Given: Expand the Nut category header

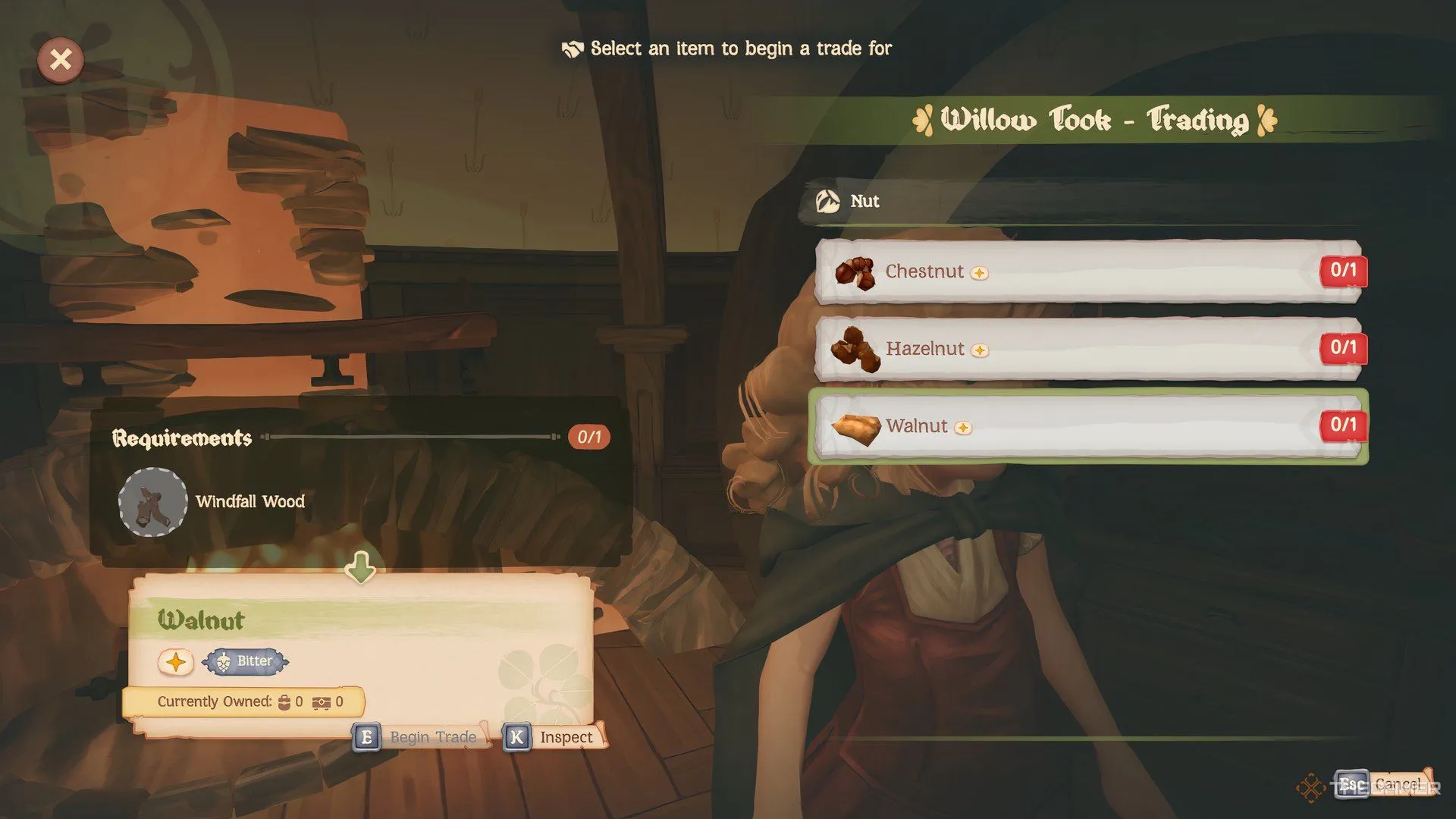Looking at the screenshot, I should pos(864,202).
